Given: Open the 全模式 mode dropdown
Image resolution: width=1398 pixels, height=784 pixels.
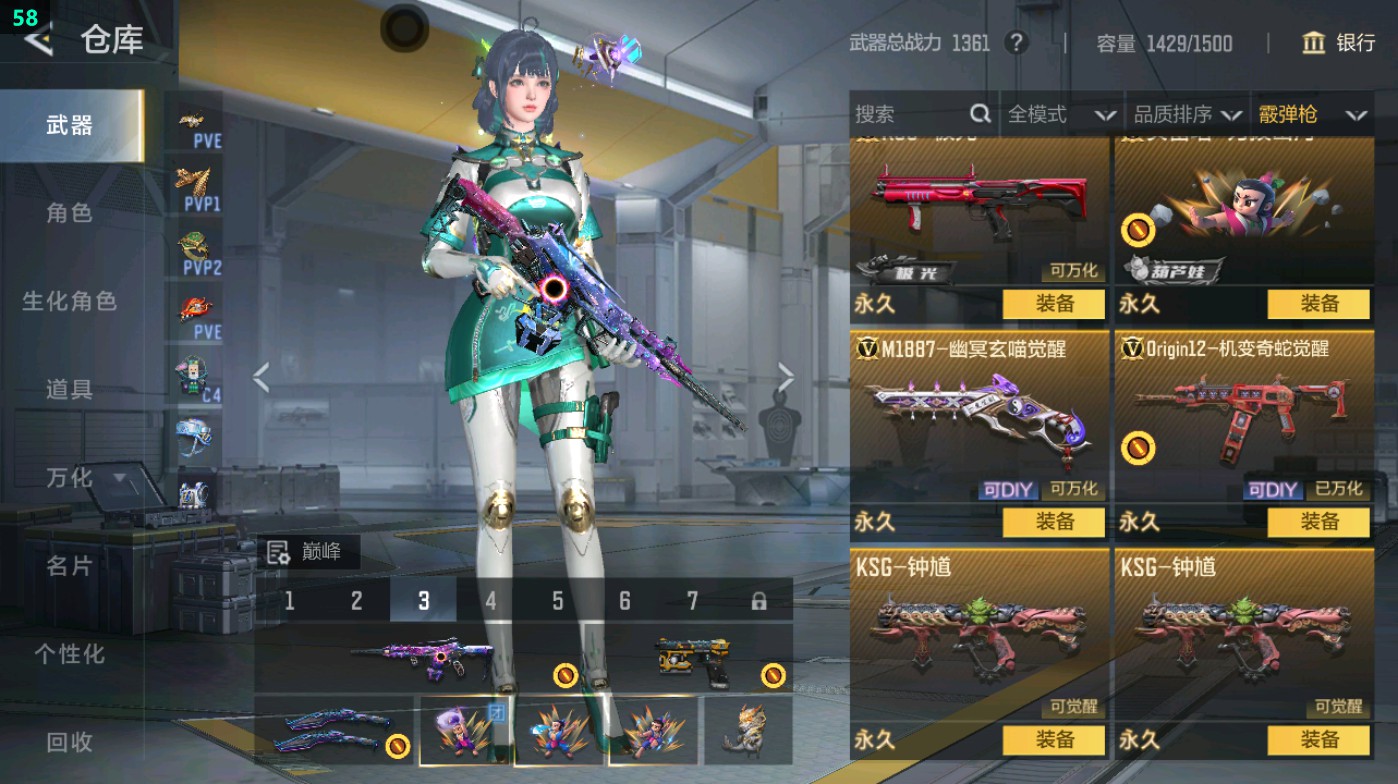Looking at the screenshot, I should pyautogui.click(x=1060, y=115).
